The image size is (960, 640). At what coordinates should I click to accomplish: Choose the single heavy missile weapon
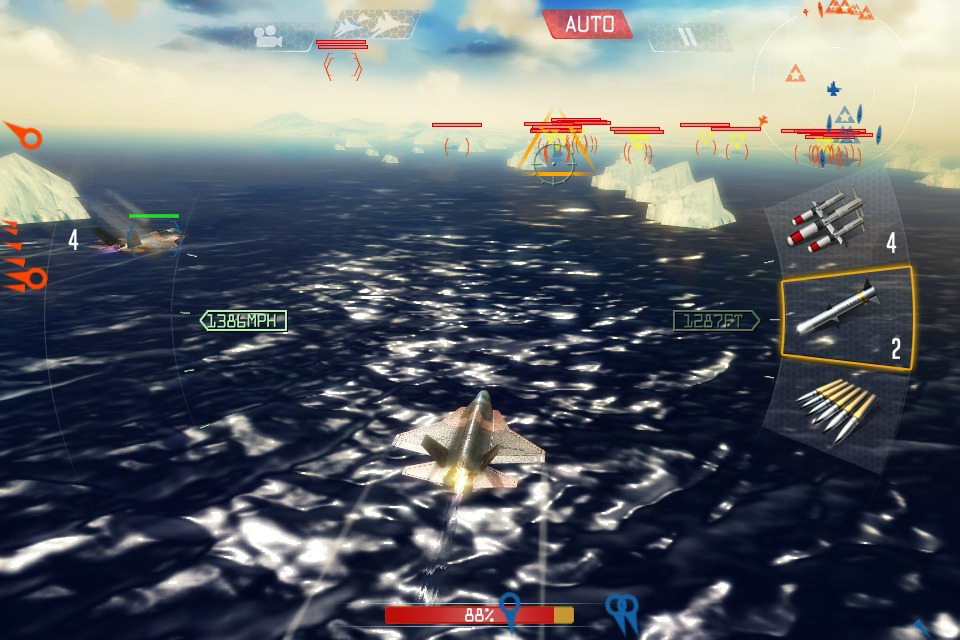pyautogui.click(x=846, y=317)
